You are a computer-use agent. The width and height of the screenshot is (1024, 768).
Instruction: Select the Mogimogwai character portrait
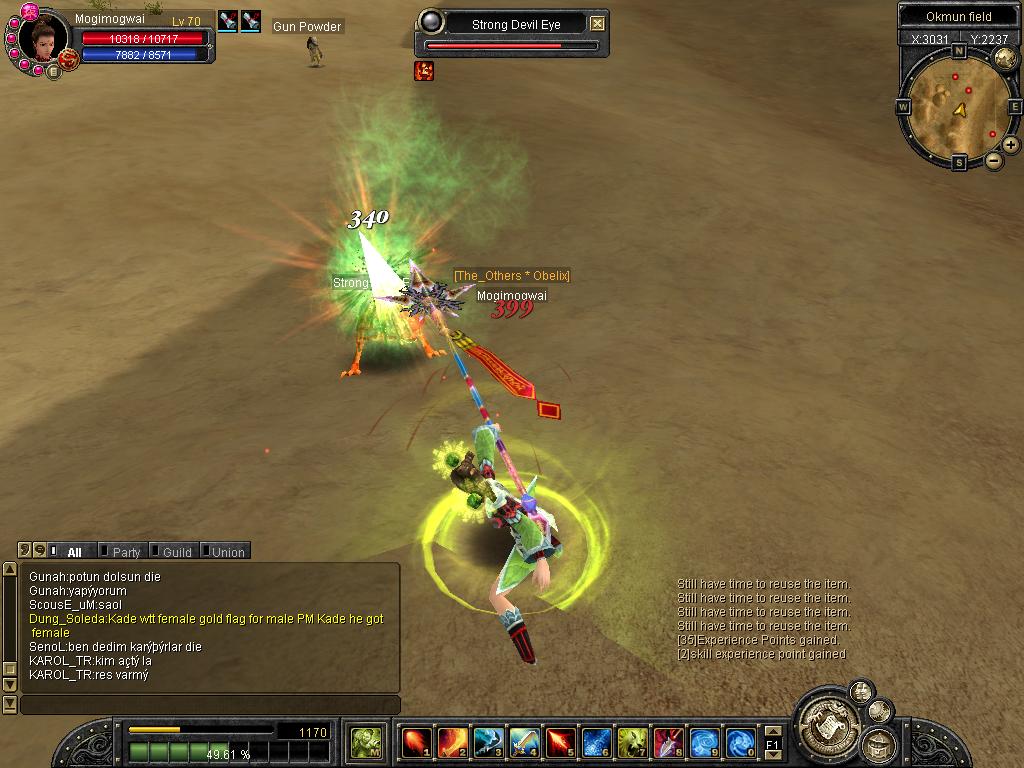[43, 39]
